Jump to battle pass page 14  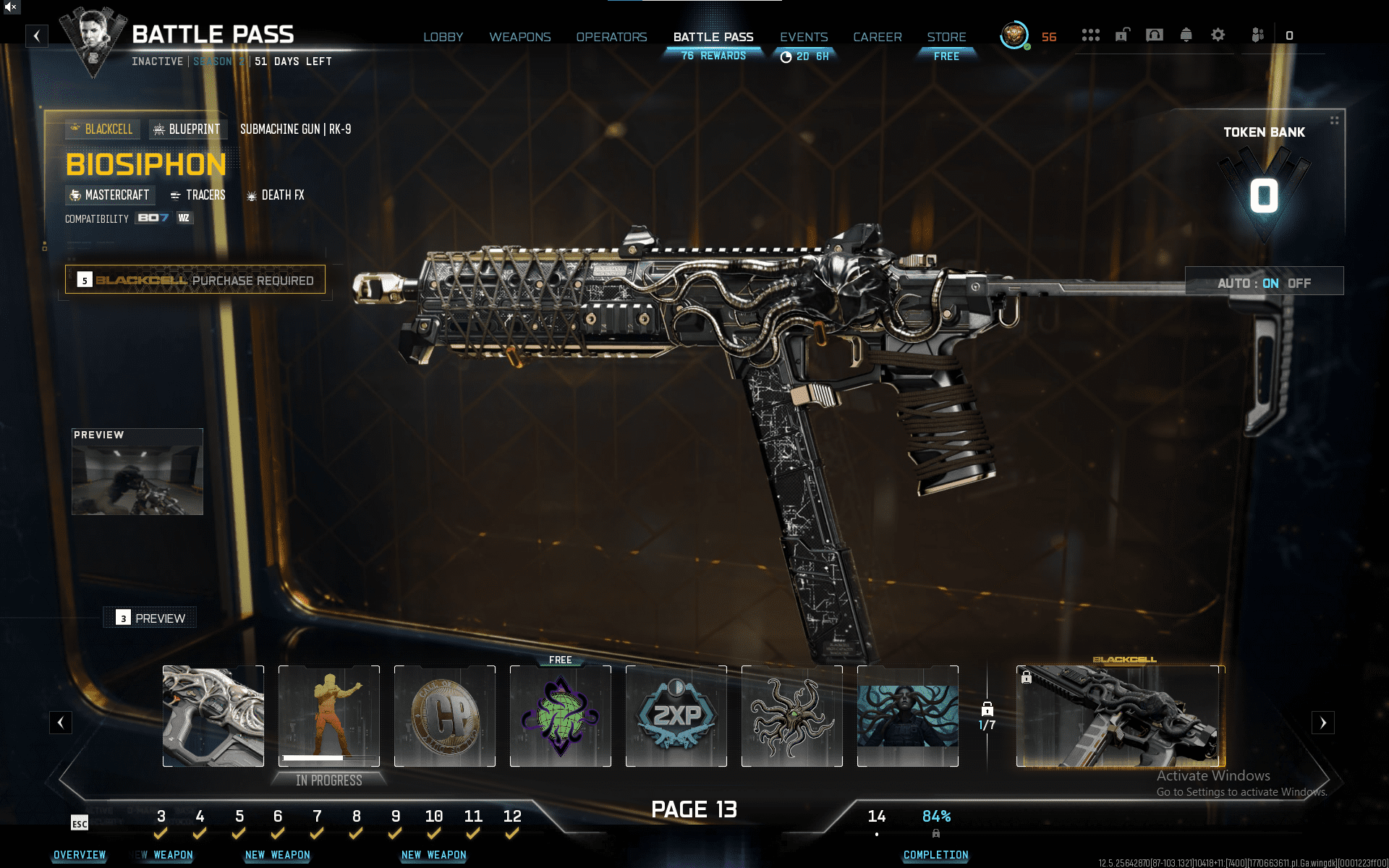tap(876, 817)
